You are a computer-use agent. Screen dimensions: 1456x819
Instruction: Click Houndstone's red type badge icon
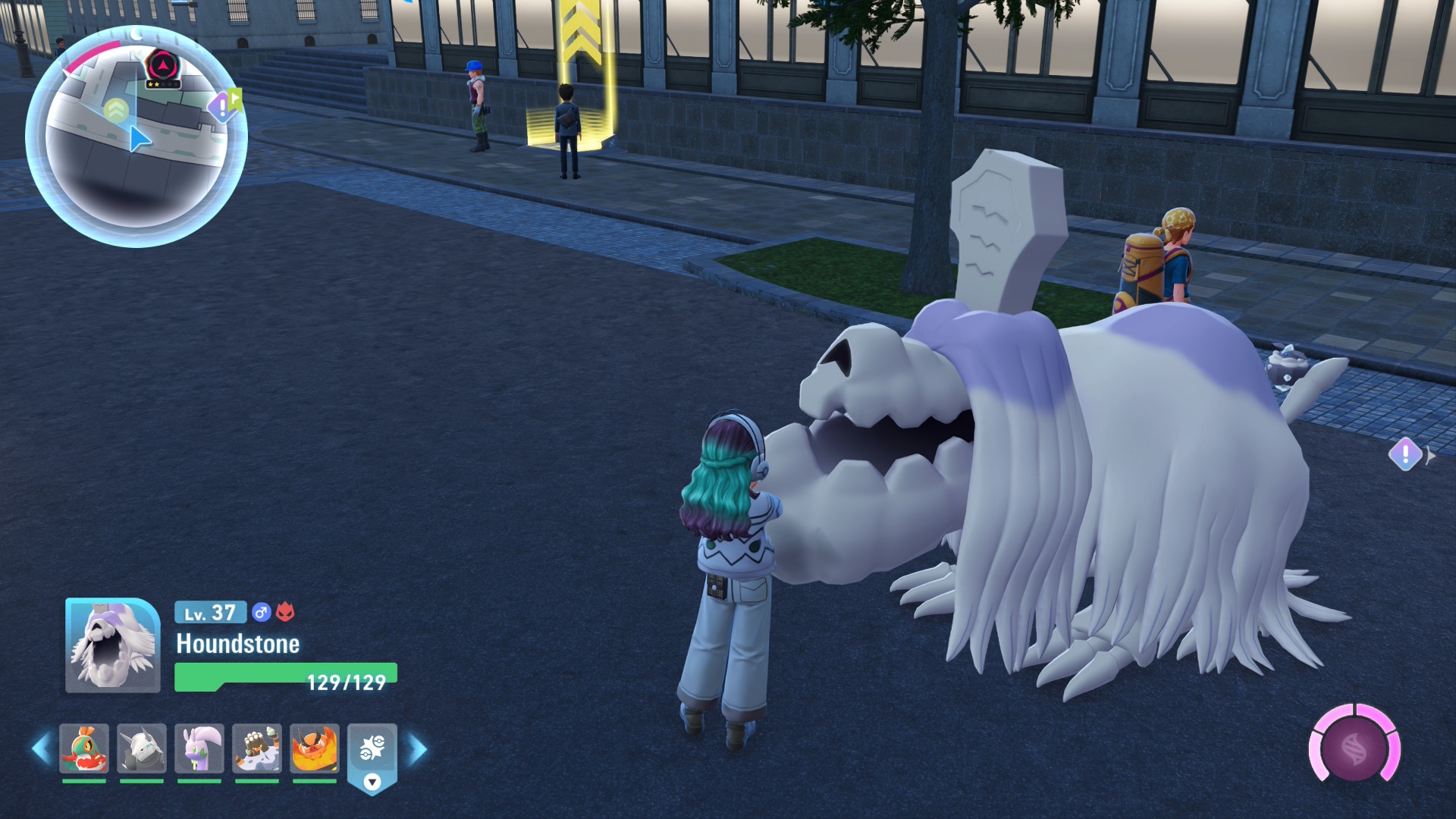285,612
